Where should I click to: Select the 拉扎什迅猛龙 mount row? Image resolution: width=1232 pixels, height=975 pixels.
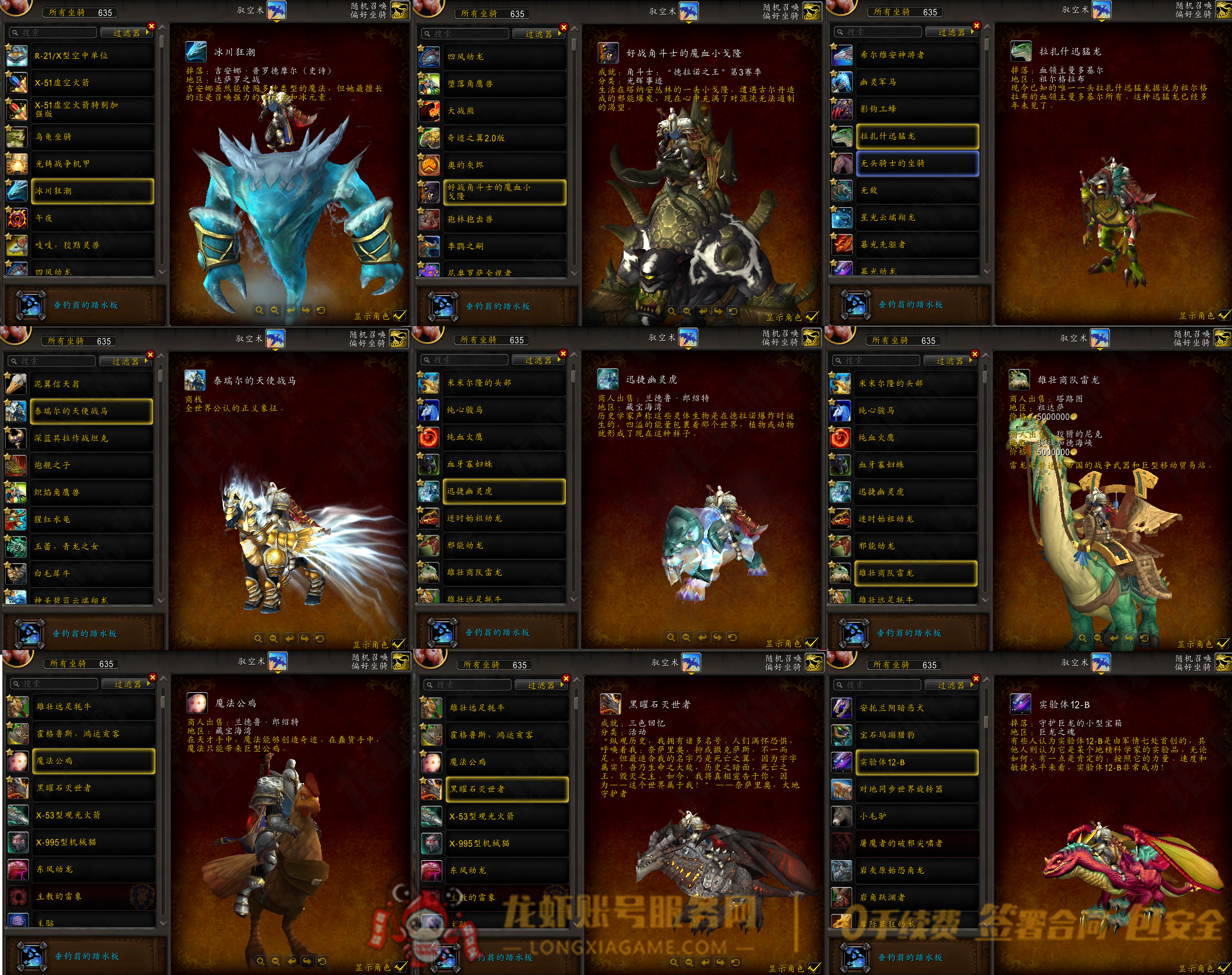[x=917, y=137]
